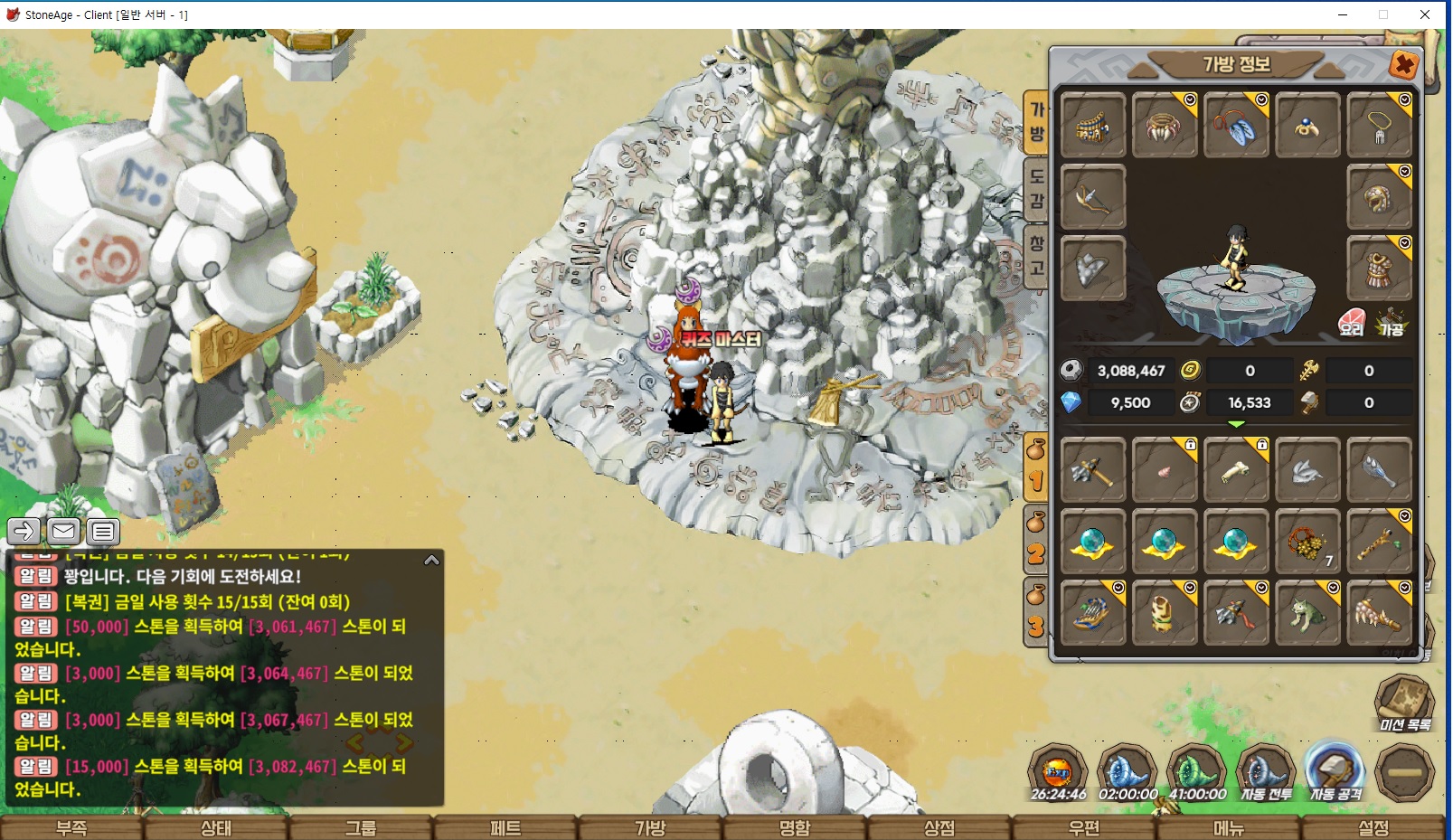Viewport: 1453px width, 840px height.
Task: Switch to the 도감 side tab
Action: tap(1036, 188)
